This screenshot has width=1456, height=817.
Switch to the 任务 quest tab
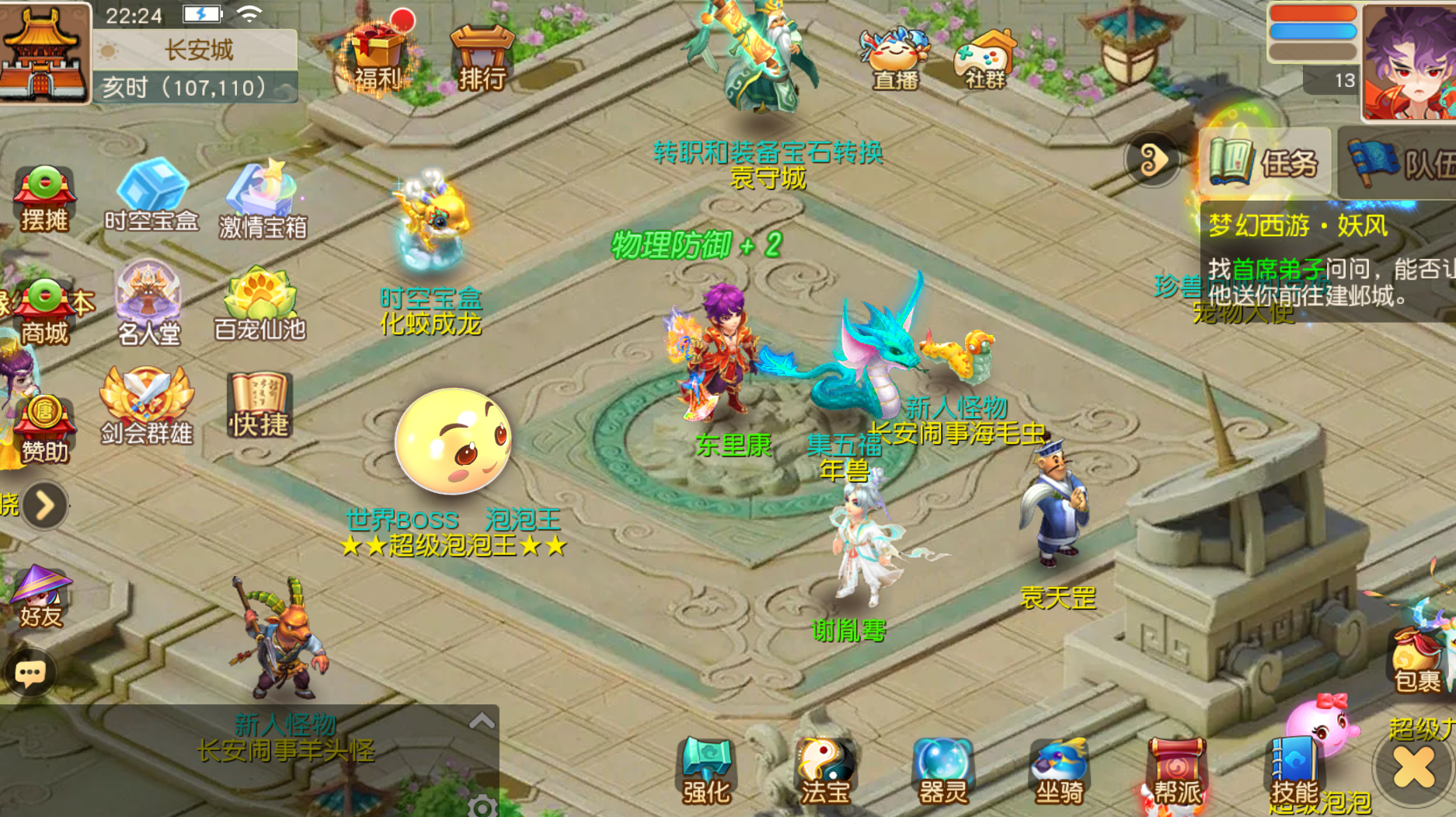click(1264, 162)
